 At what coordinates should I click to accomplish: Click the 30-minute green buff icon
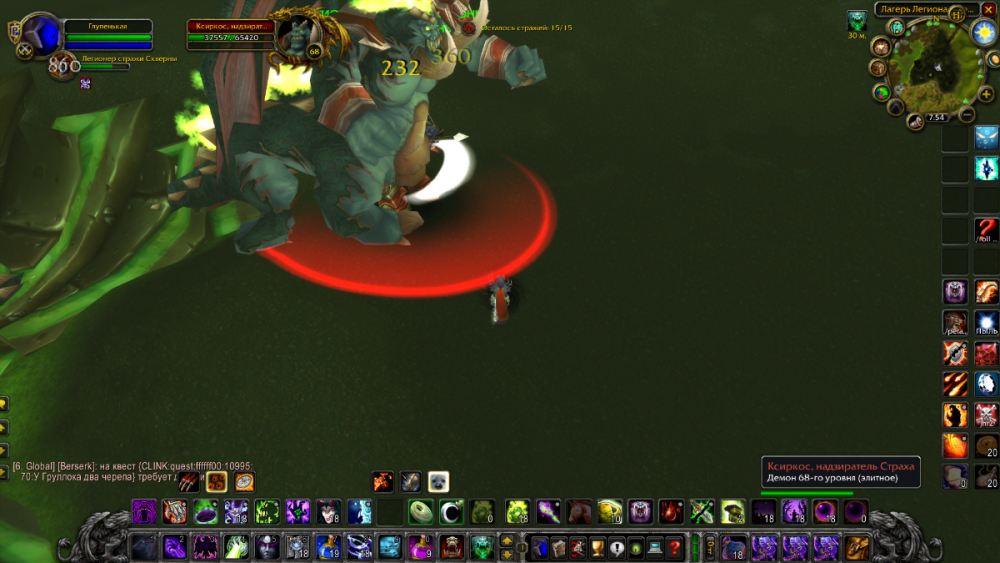[857, 20]
